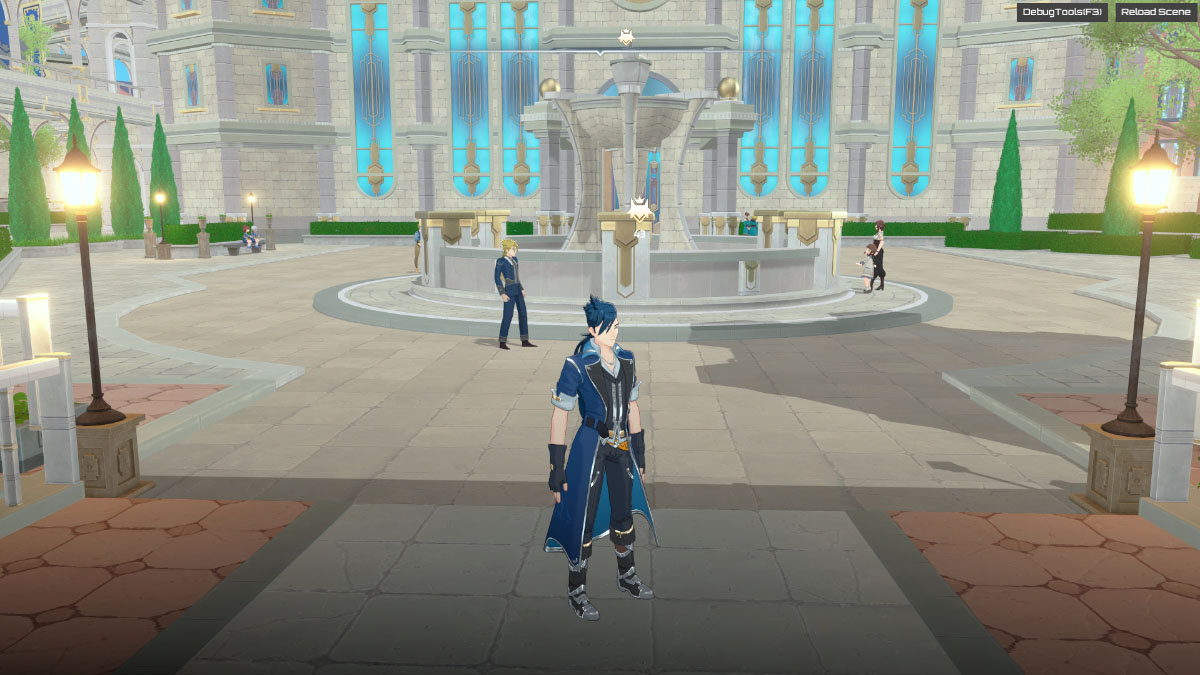
Task: Open the DebugTools(F3) panel
Action: coord(1062,12)
